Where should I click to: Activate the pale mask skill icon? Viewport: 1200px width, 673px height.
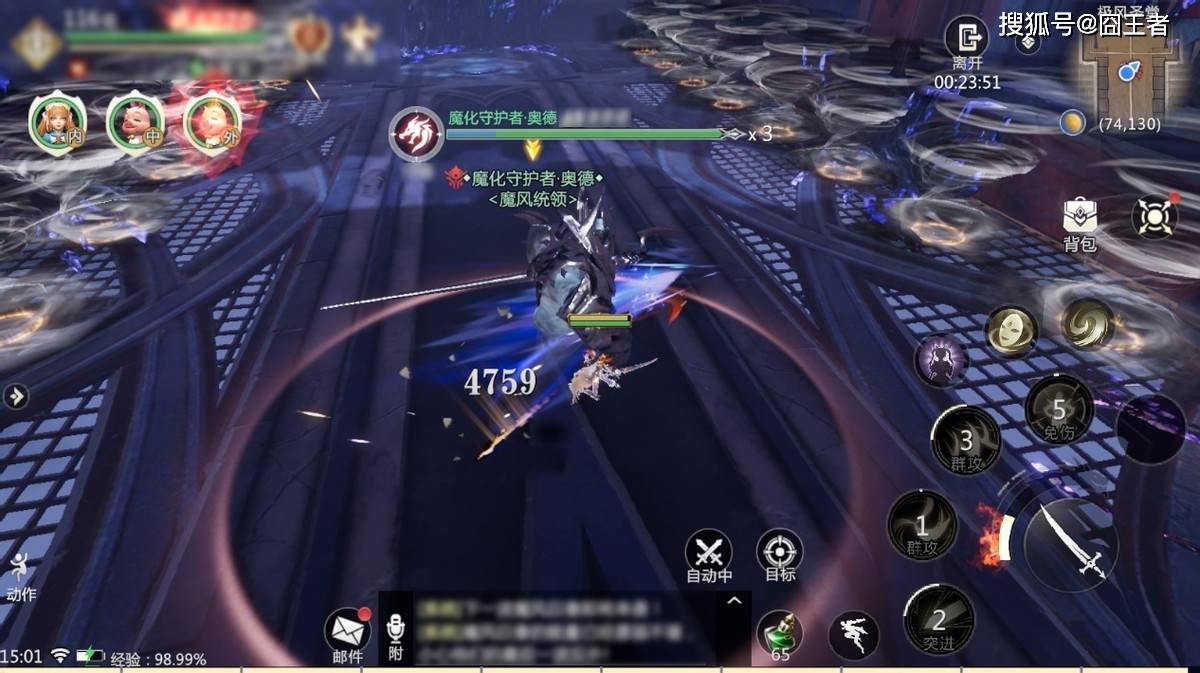pyautogui.click(x=1011, y=332)
